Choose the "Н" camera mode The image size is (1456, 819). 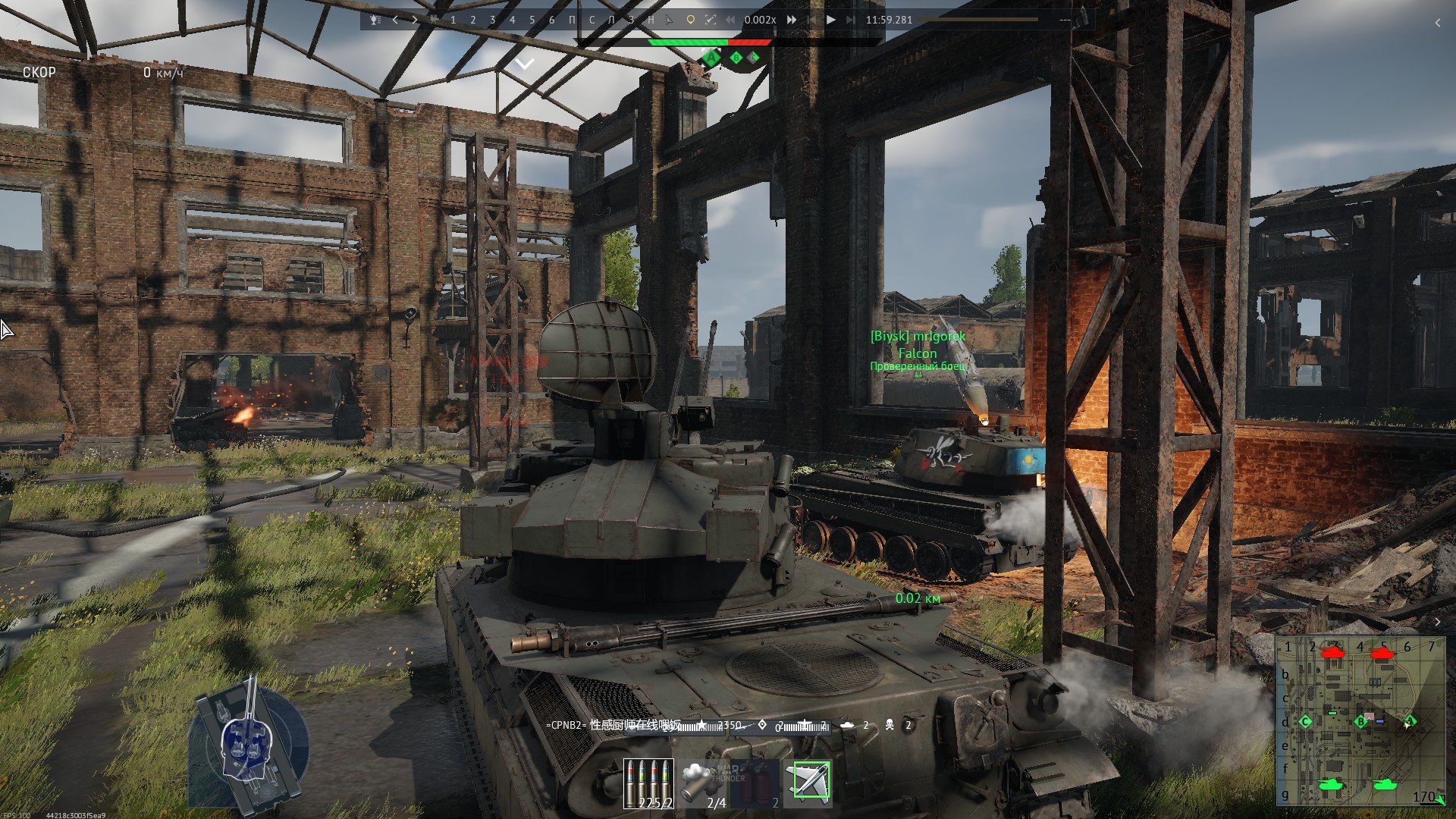tap(651, 20)
